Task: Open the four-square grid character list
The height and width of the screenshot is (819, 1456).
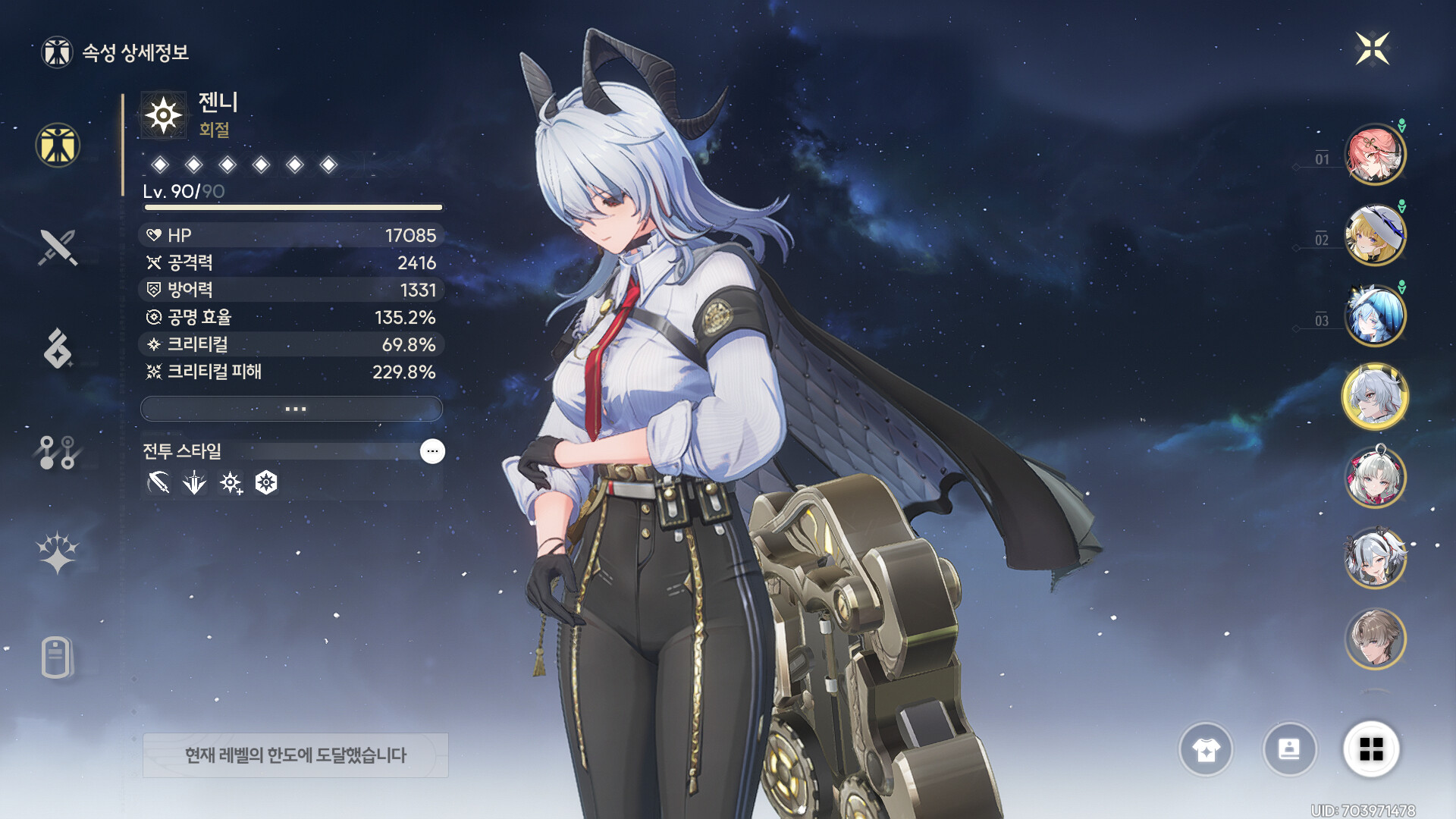Action: click(x=1371, y=749)
